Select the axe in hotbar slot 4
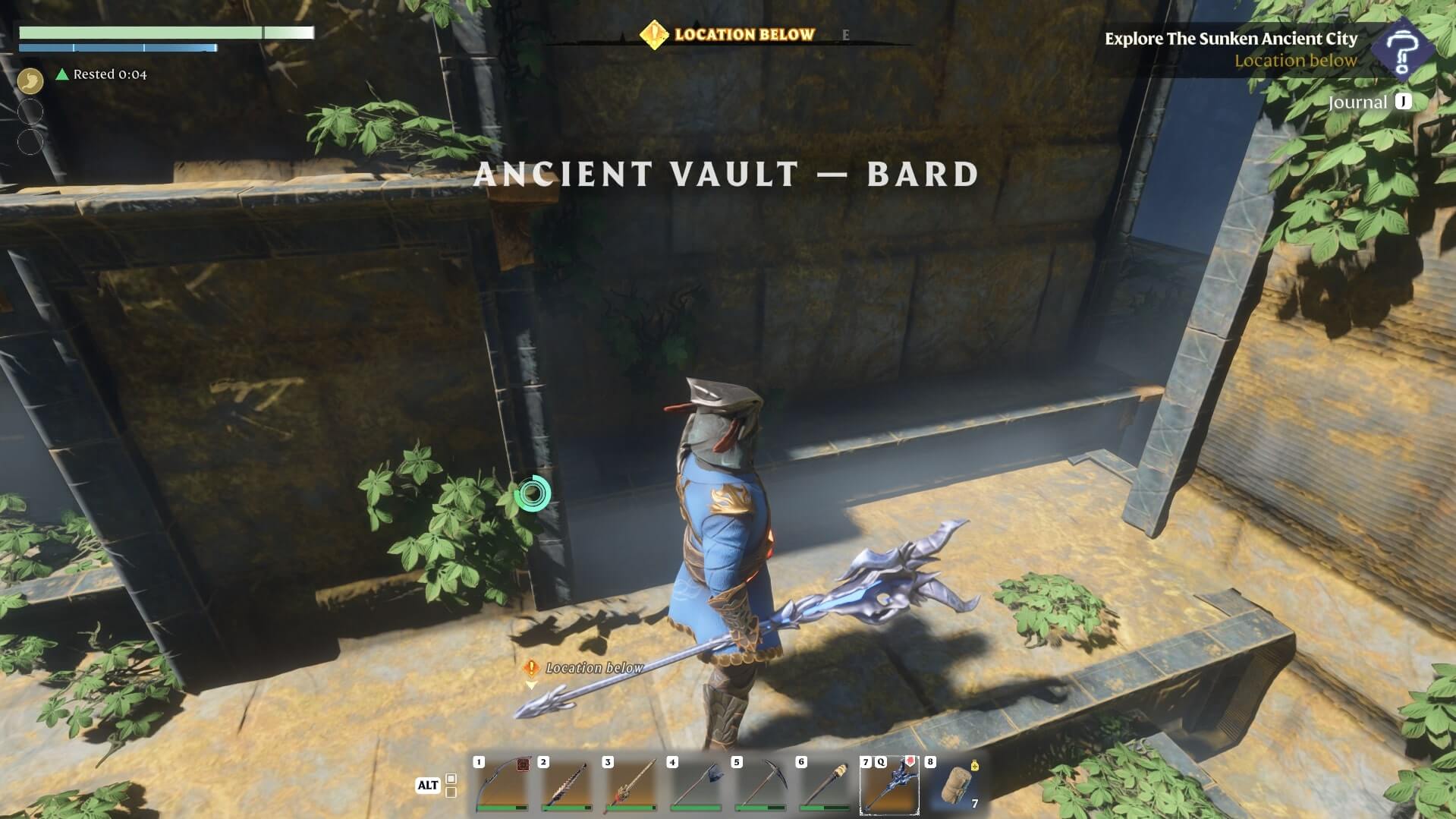The height and width of the screenshot is (819, 1456). (695, 785)
